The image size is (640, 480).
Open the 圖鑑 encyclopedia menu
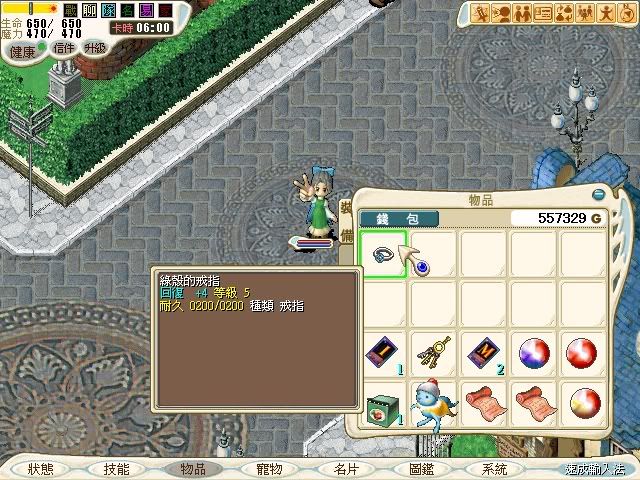[421, 468]
